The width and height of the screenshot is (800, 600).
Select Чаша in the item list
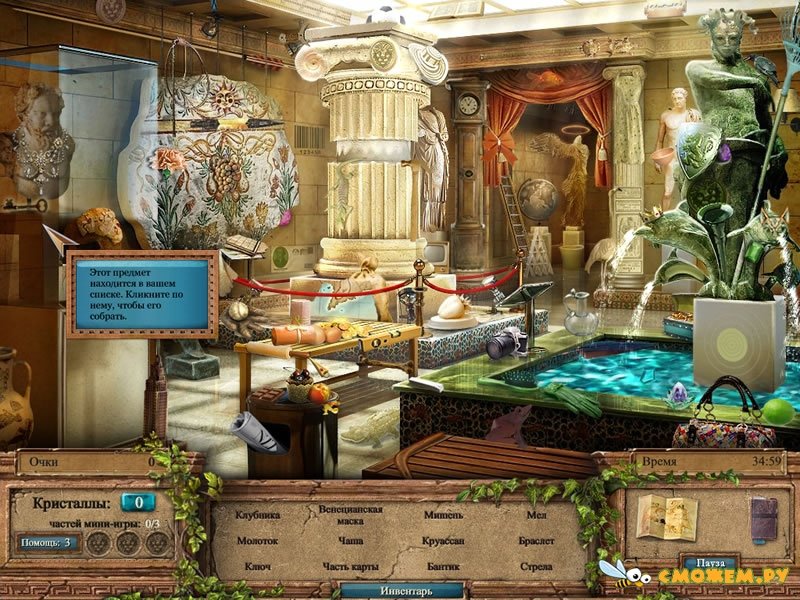click(x=351, y=540)
